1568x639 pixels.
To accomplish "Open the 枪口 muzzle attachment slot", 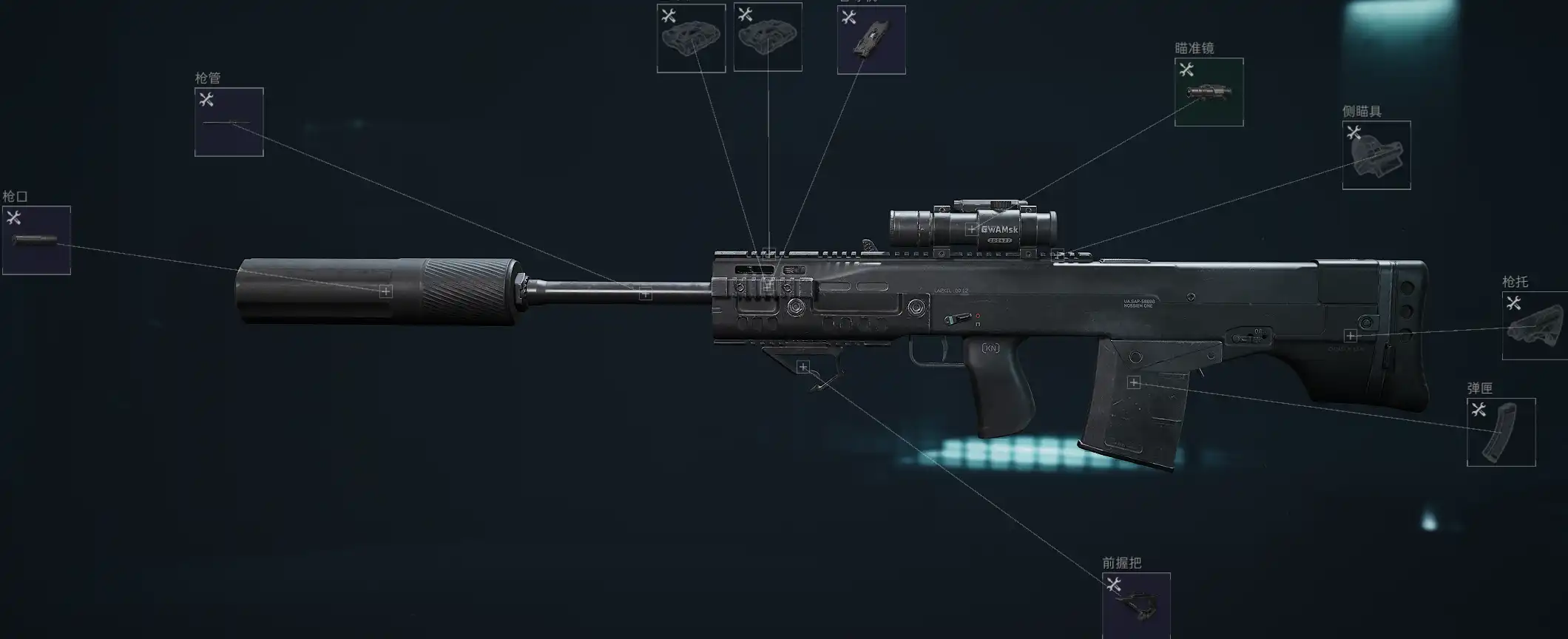I will click(x=36, y=240).
